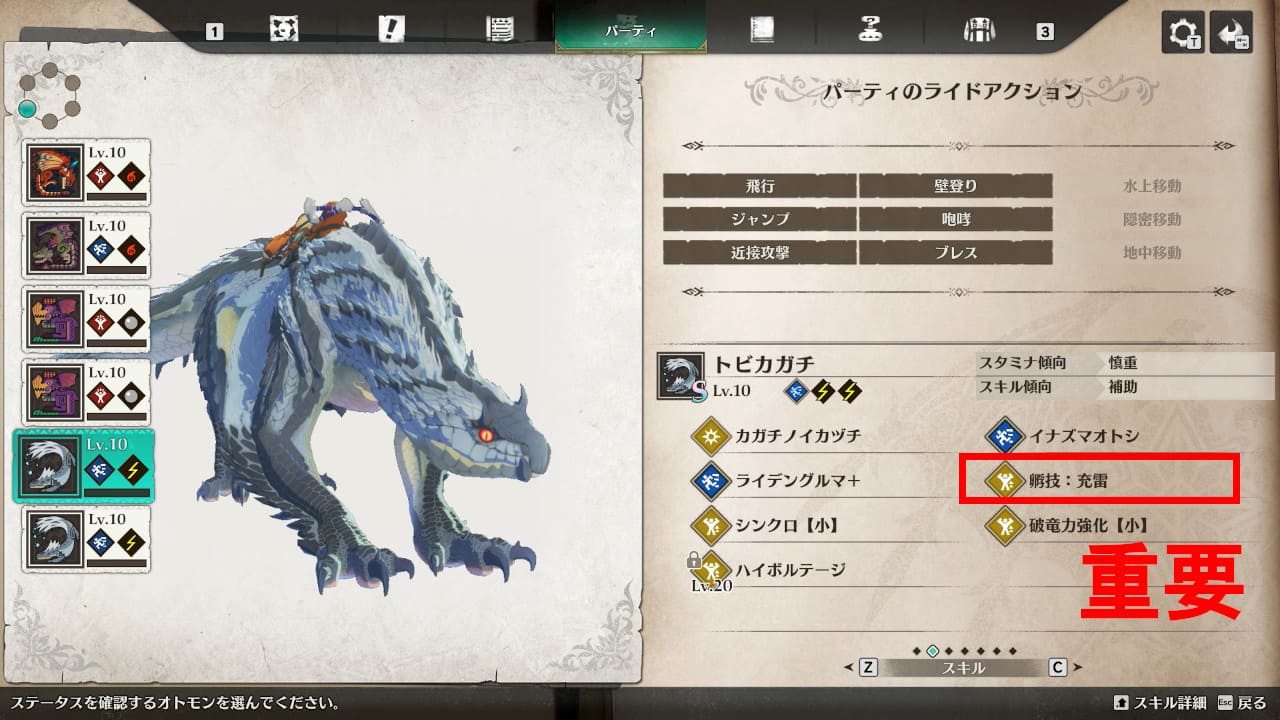Image resolution: width=1280 pixels, height=720 pixels.
Task: Select the 壁登り ride action
Action: pyautogui.click(x=955, y=186)
